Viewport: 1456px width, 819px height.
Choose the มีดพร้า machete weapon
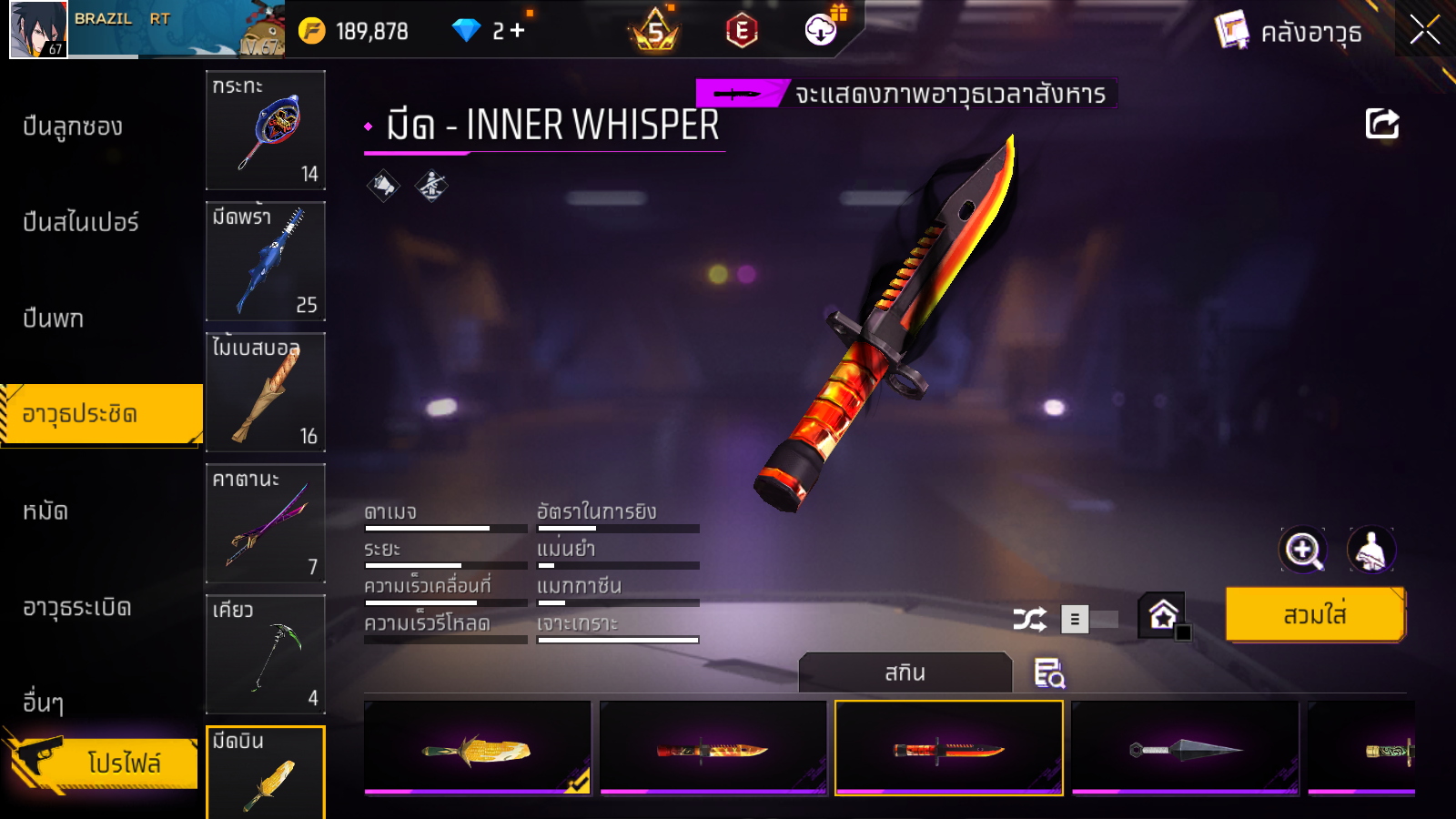tap(266, 261)
